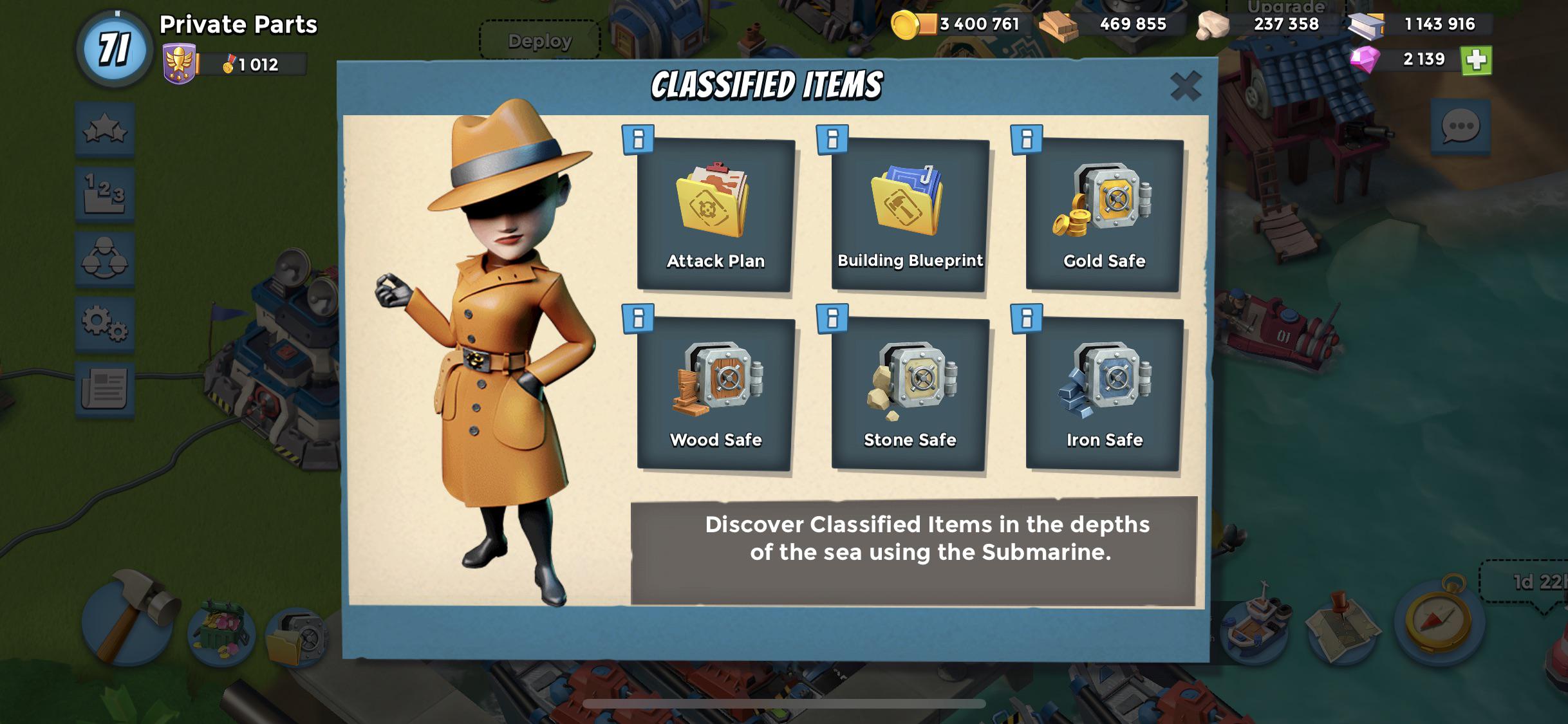The image size is (1568, 724).
Task: Open the compass map button
Action: 1439,619
